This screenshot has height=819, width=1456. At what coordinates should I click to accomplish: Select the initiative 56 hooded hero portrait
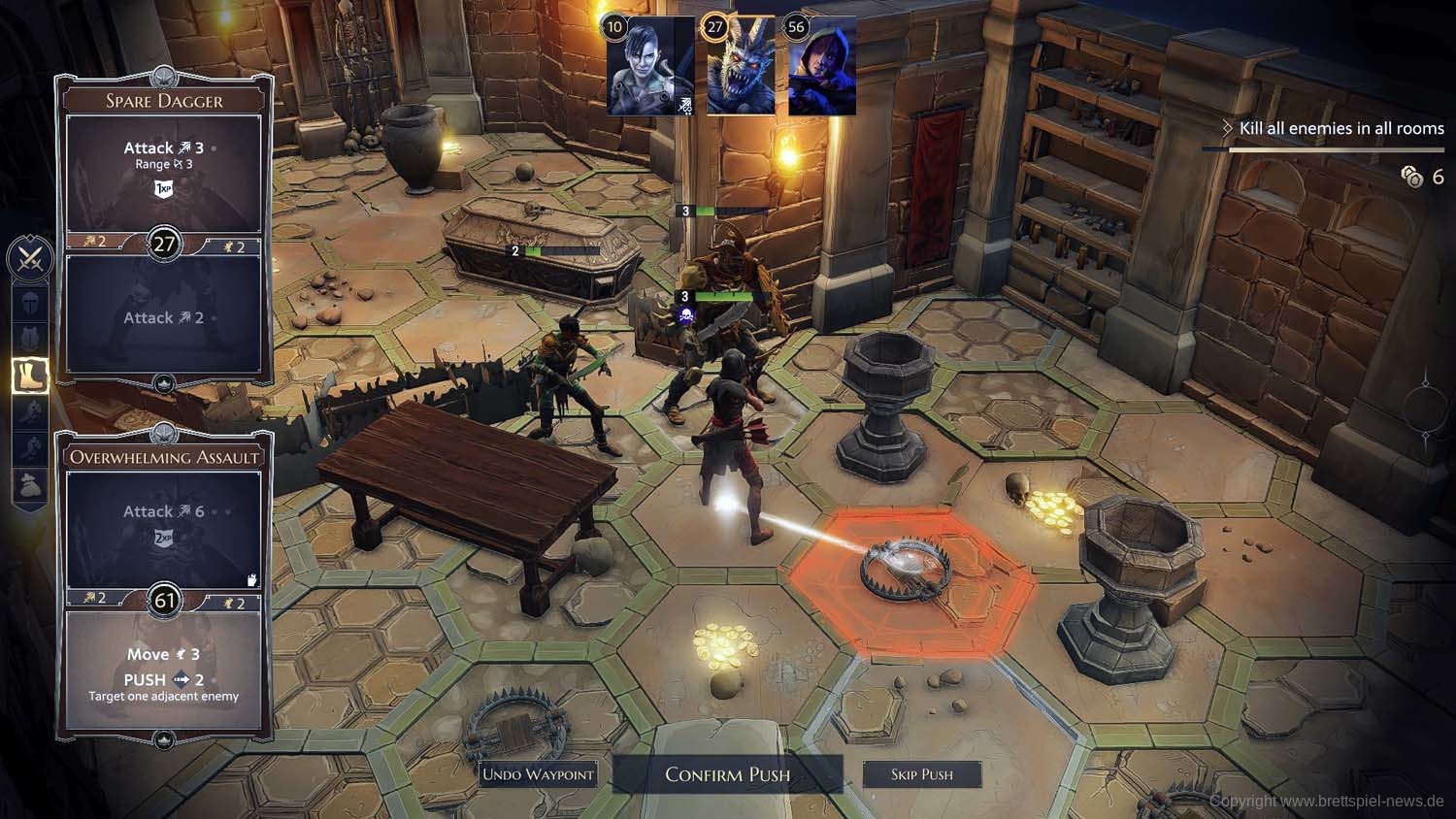[822, 68]
